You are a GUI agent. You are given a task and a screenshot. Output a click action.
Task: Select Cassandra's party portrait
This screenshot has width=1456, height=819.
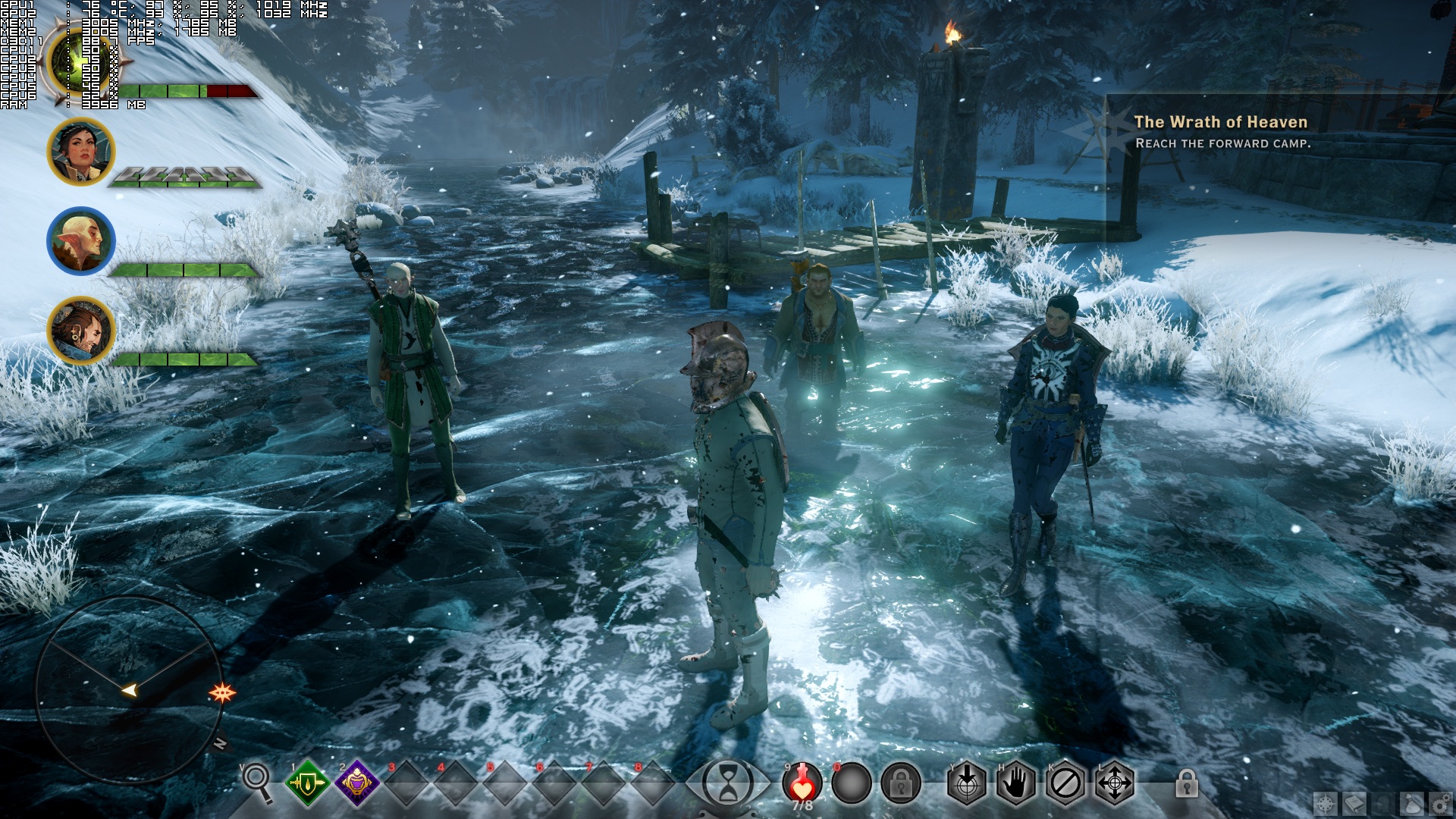[x=80, y=151]
